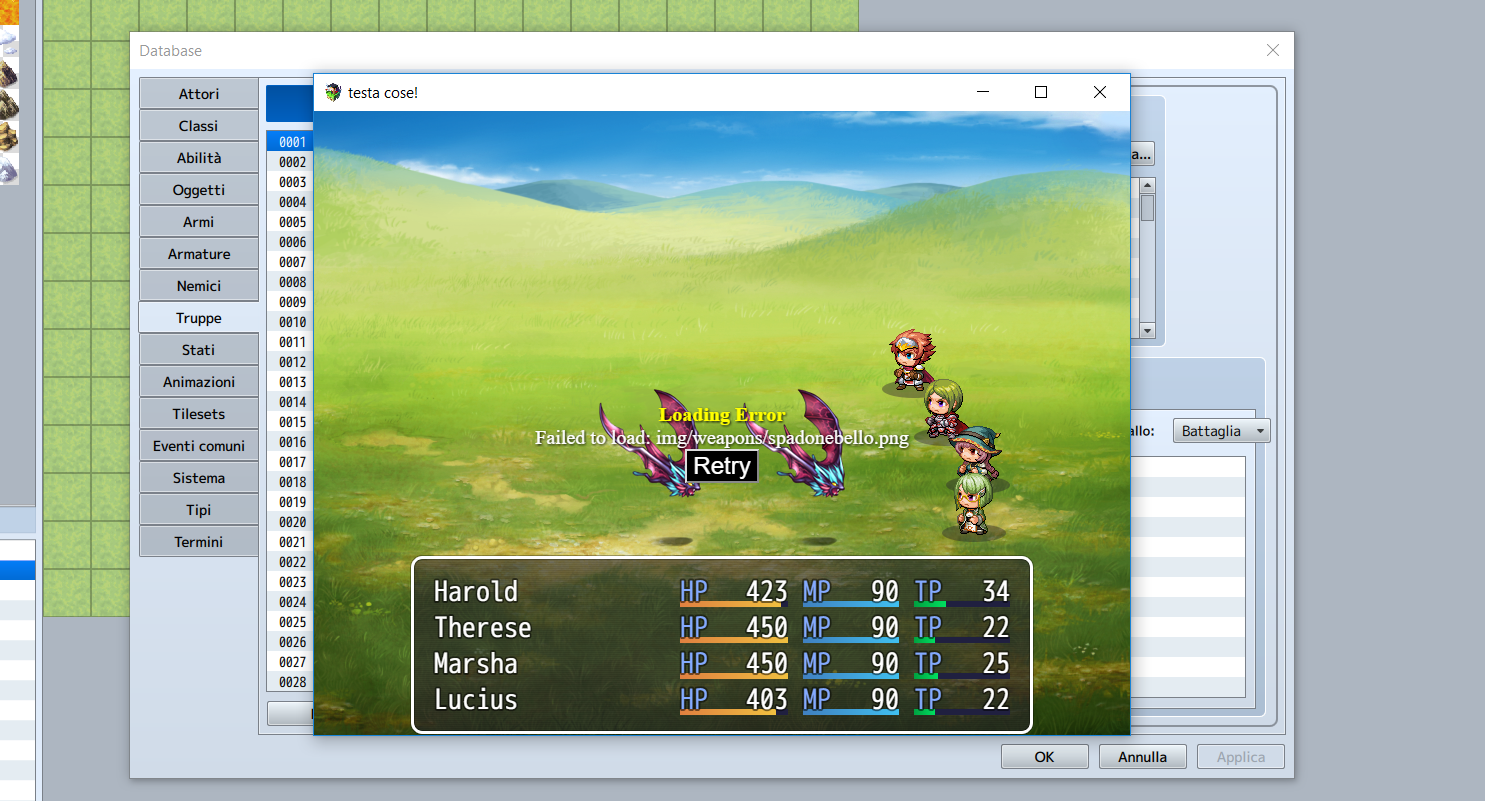
Task: Switch to the Animazioni tab
Action: [x=199, y=382]
